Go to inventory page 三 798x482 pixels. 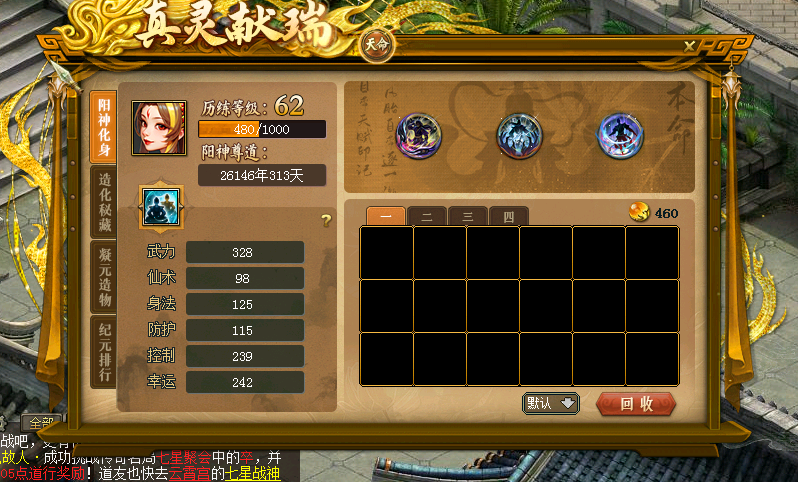click(467, 216)
